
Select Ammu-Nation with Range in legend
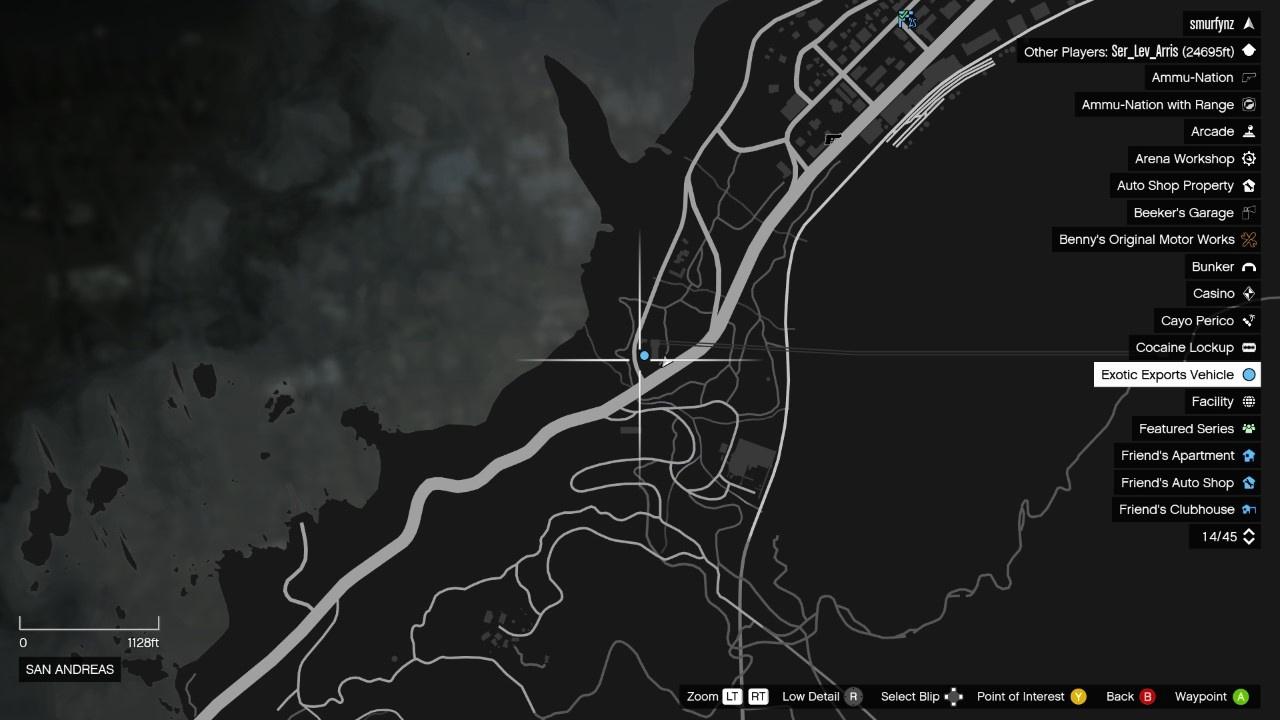1167,105
